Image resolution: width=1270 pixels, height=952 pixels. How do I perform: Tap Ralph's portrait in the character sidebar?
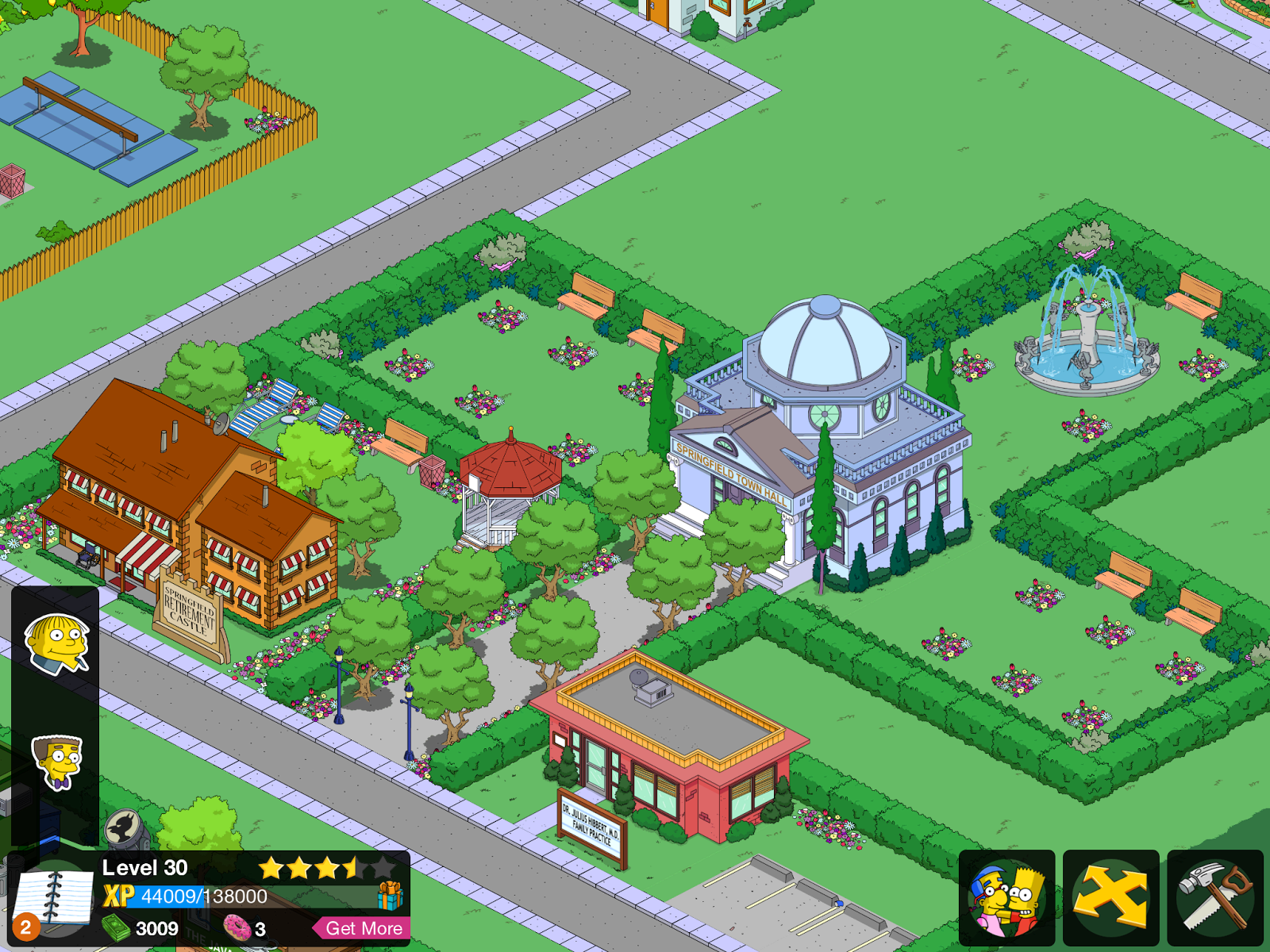point(56,643)
